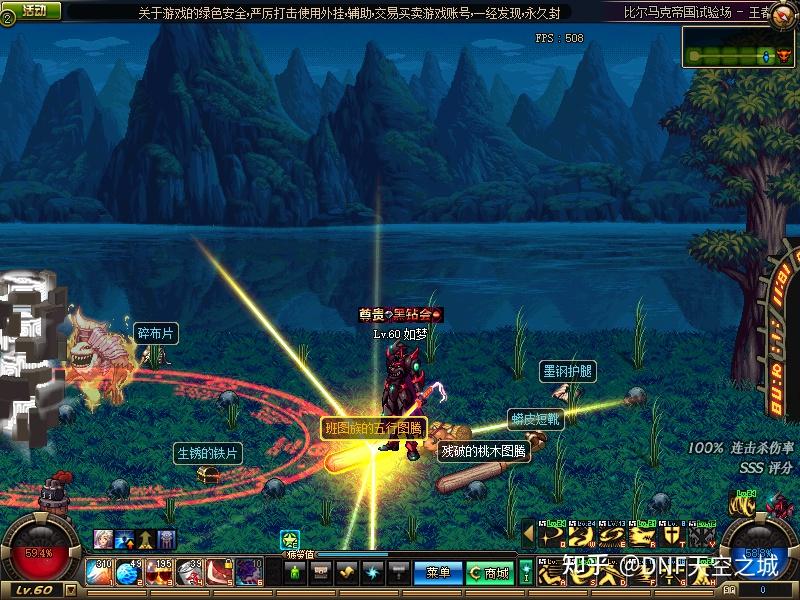Click the character portrait buff icon

click(x=102, y=539)
